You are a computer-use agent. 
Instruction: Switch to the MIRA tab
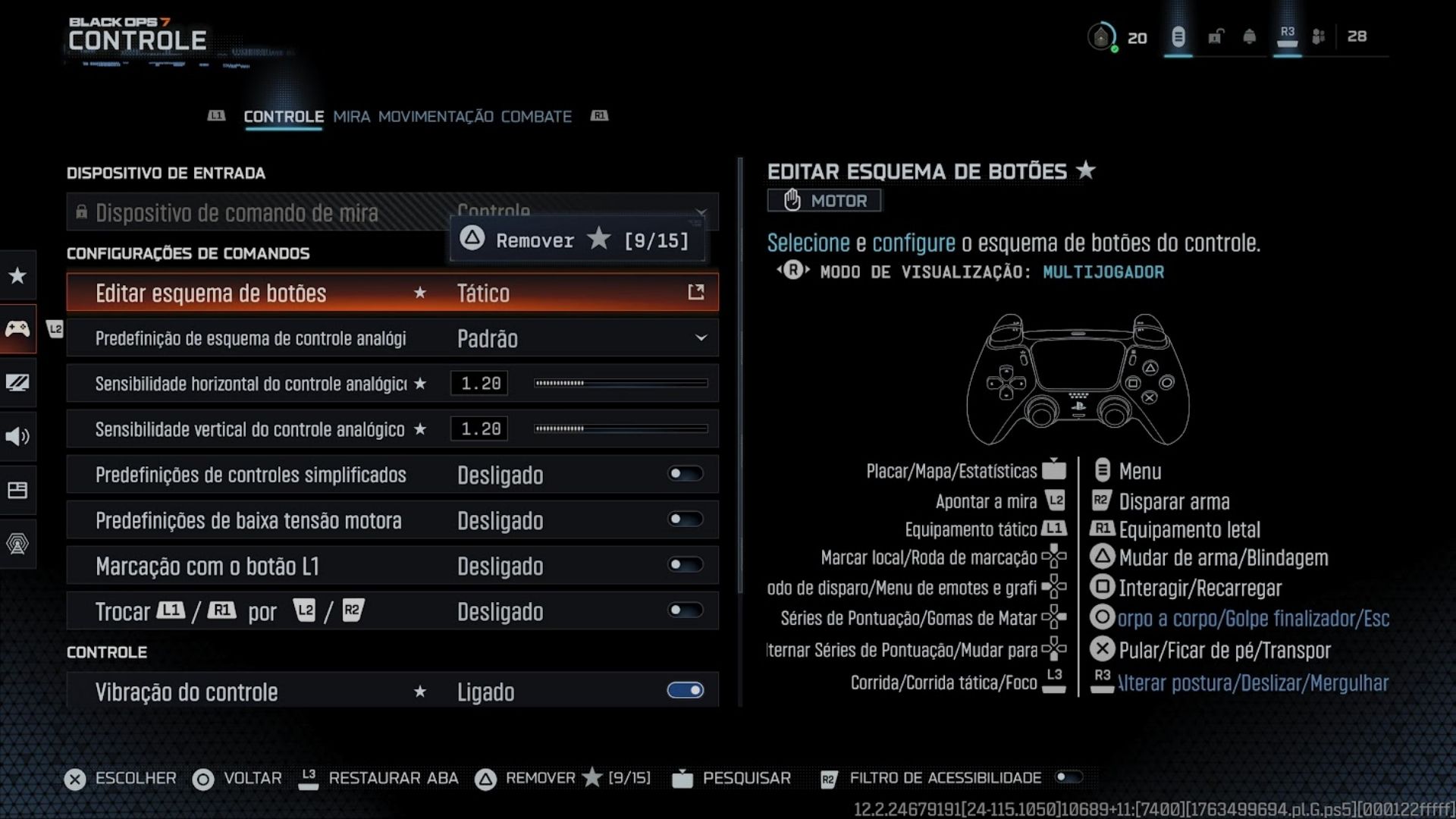(351, 117)
